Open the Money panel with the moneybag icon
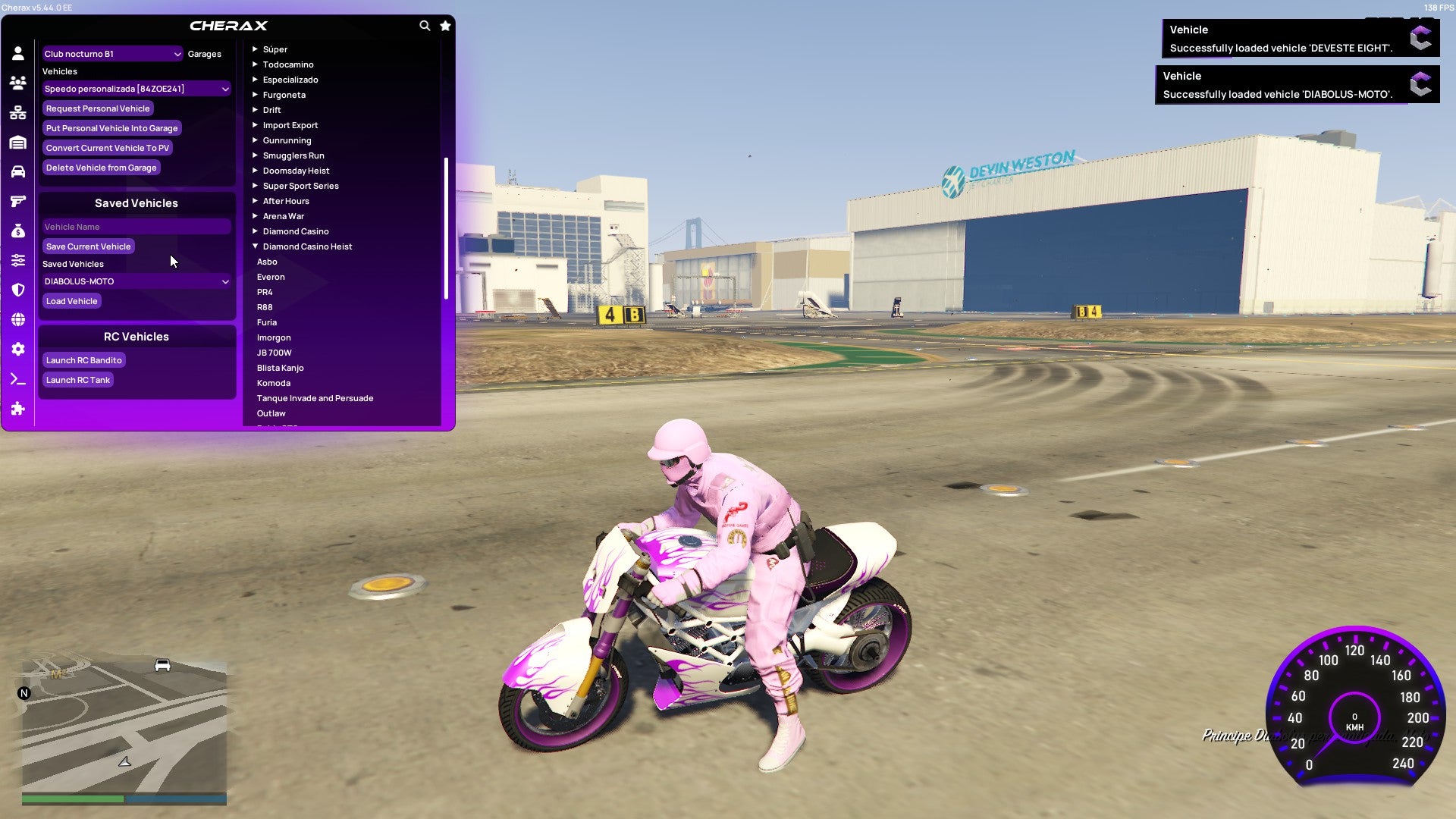Screen dimensions: 1456x819 pos(17,231)
